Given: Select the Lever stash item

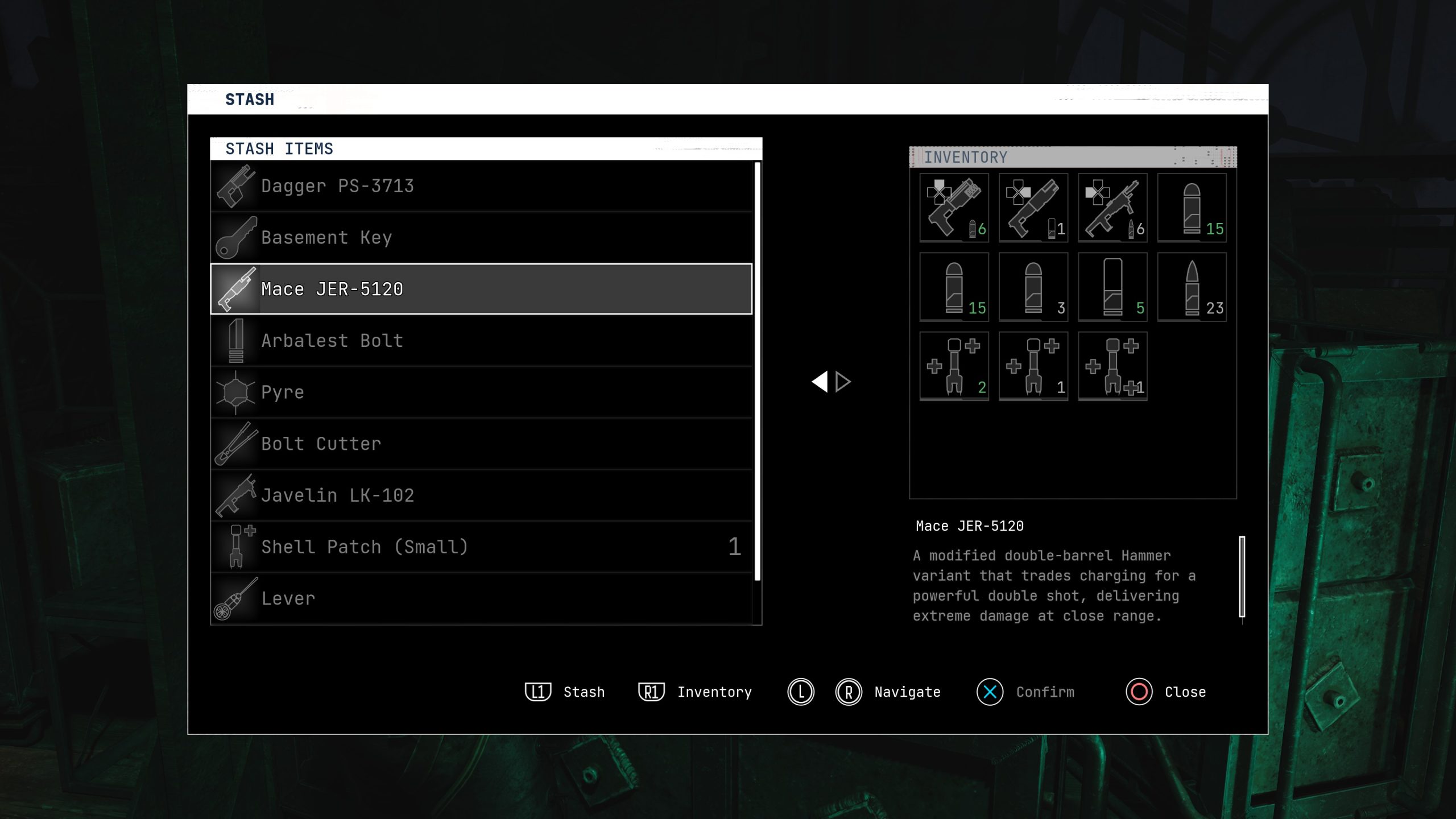Looking at the screenshot, I should (481, 598).
